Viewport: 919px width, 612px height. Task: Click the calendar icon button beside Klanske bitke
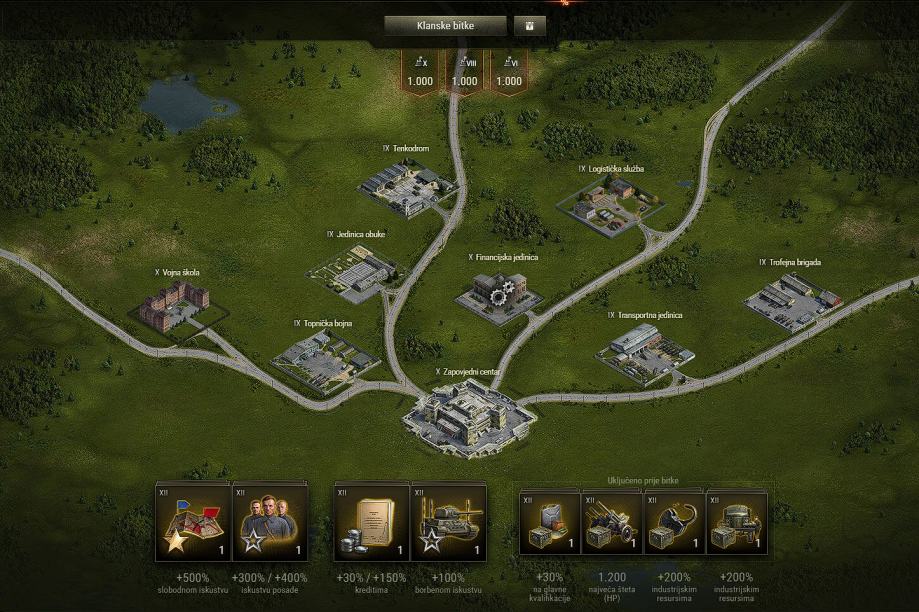(530, 26)
